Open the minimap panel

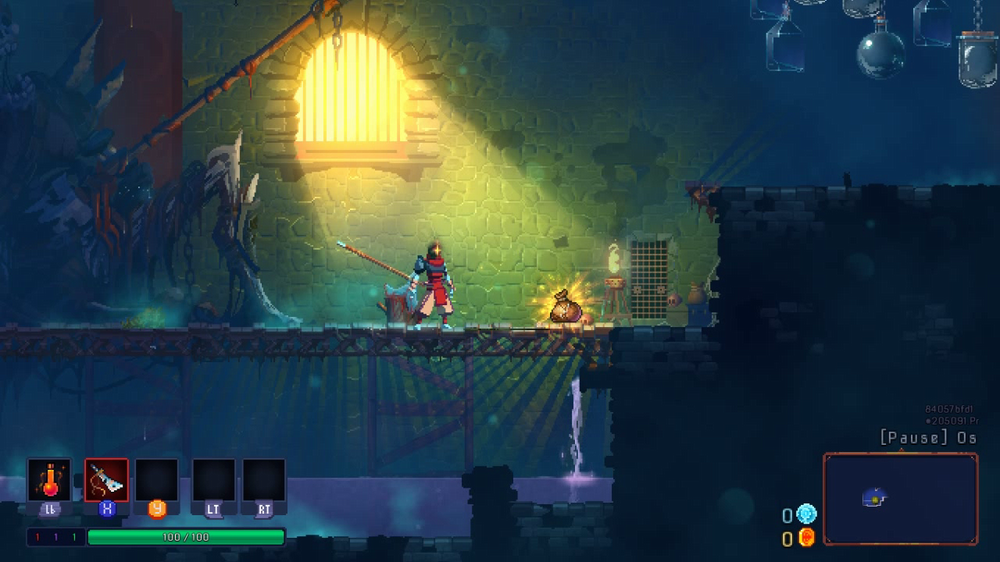900,499
